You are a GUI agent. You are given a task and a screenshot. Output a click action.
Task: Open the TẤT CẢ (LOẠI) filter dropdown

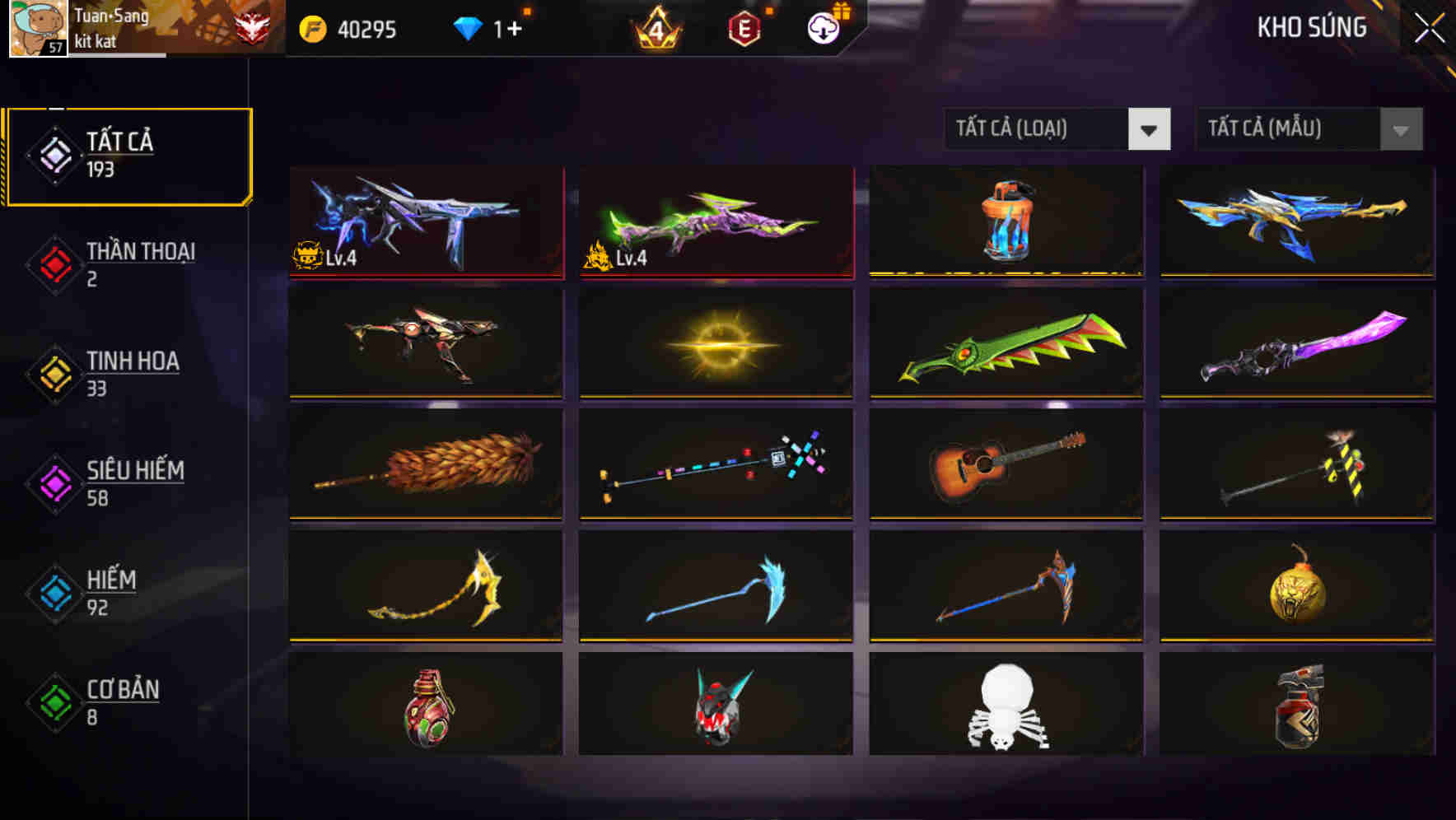[x=1057, y=129]
